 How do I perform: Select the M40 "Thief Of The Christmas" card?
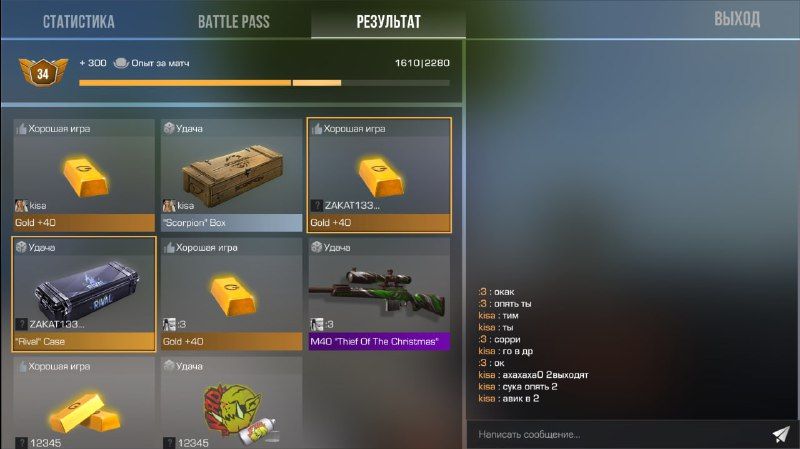[x=379, y=294]
